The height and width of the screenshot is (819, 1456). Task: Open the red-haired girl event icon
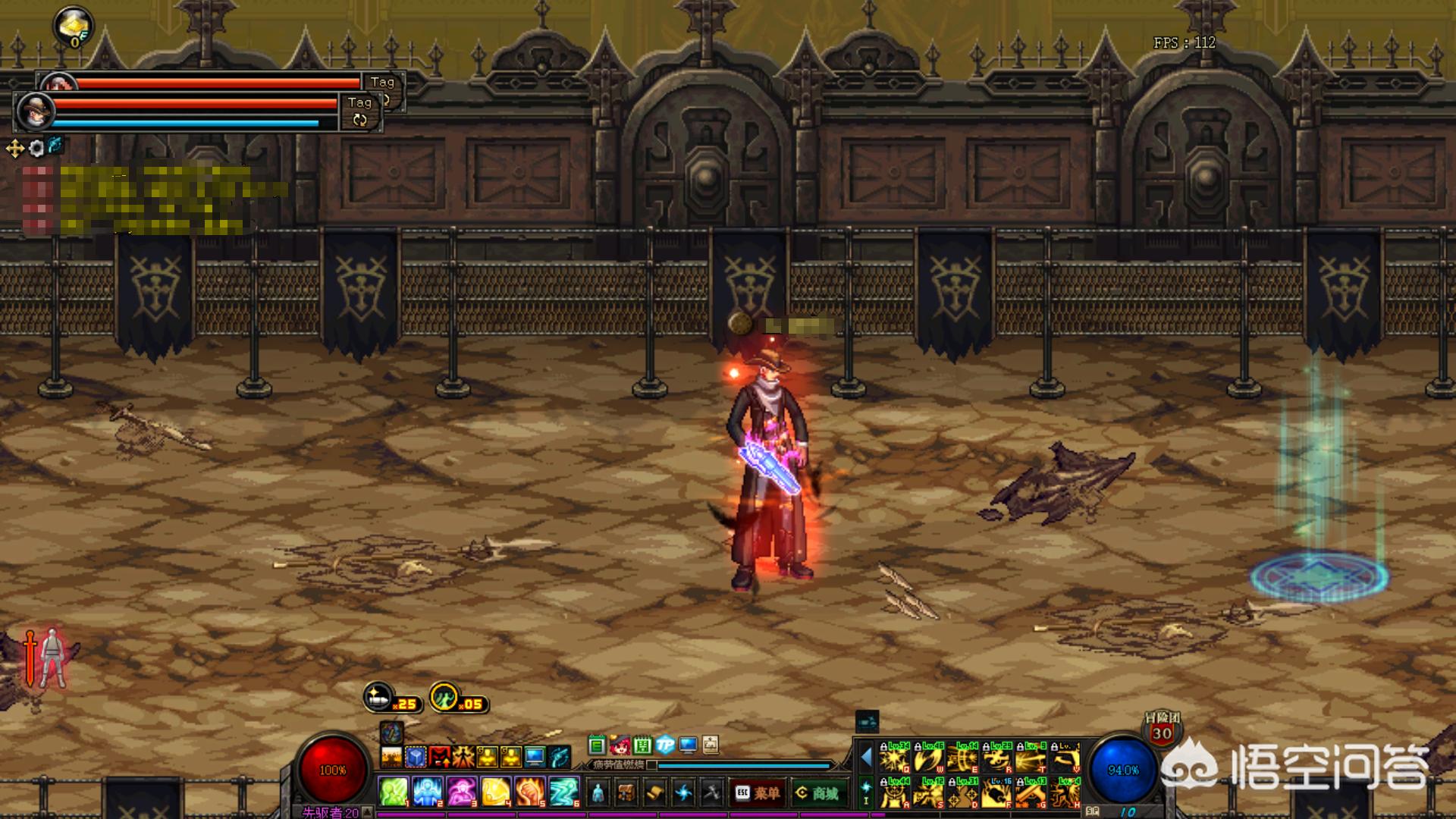620,745
